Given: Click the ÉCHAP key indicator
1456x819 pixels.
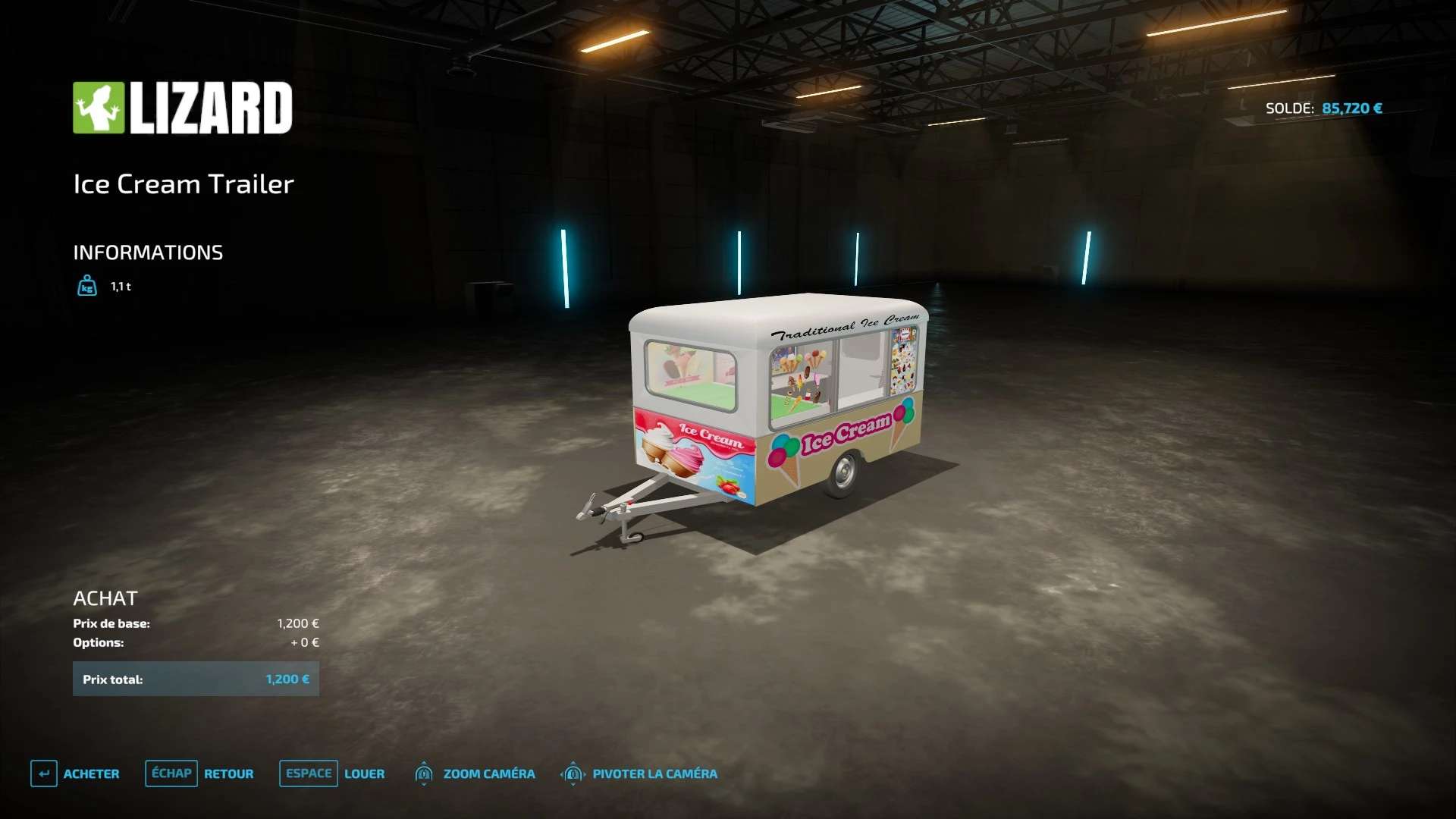Looking at the screenshot, I should pos(171,773).
